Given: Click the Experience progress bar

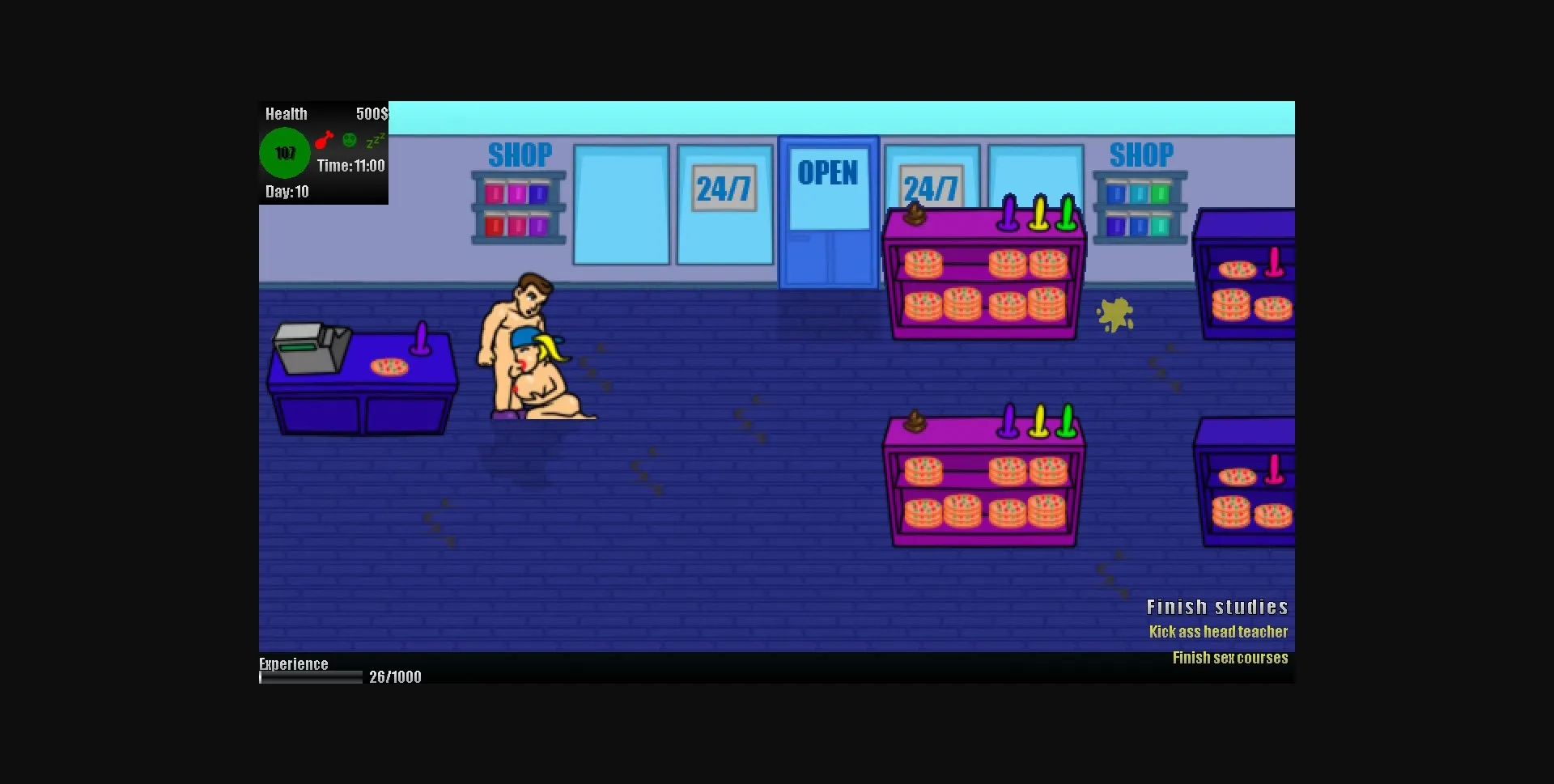Looking at the screenshot, I should (x=309, y=678).
